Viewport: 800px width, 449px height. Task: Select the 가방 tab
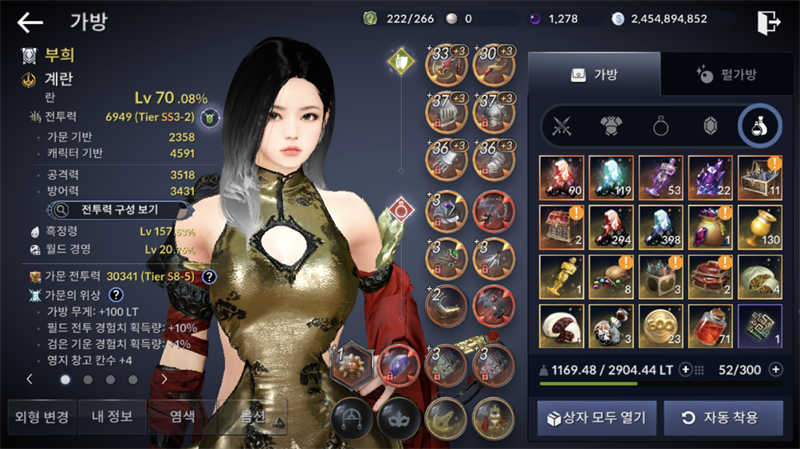[x=594, y=73]
